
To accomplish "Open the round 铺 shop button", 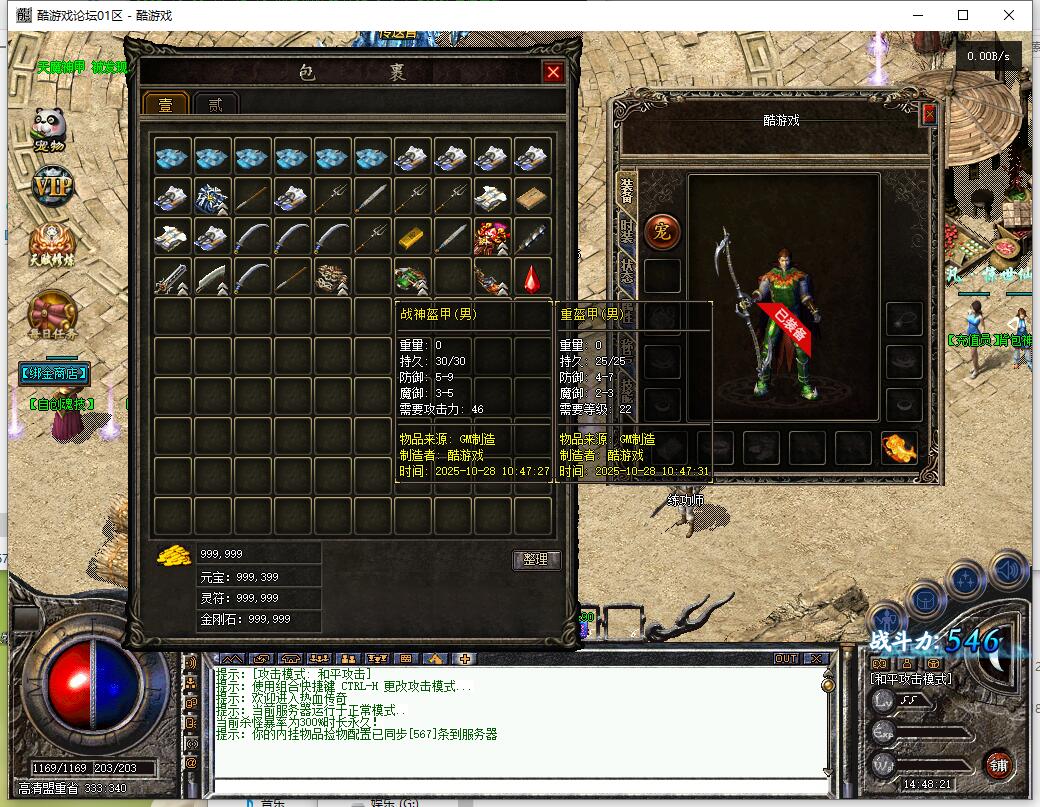I will [x=998, y=765].
